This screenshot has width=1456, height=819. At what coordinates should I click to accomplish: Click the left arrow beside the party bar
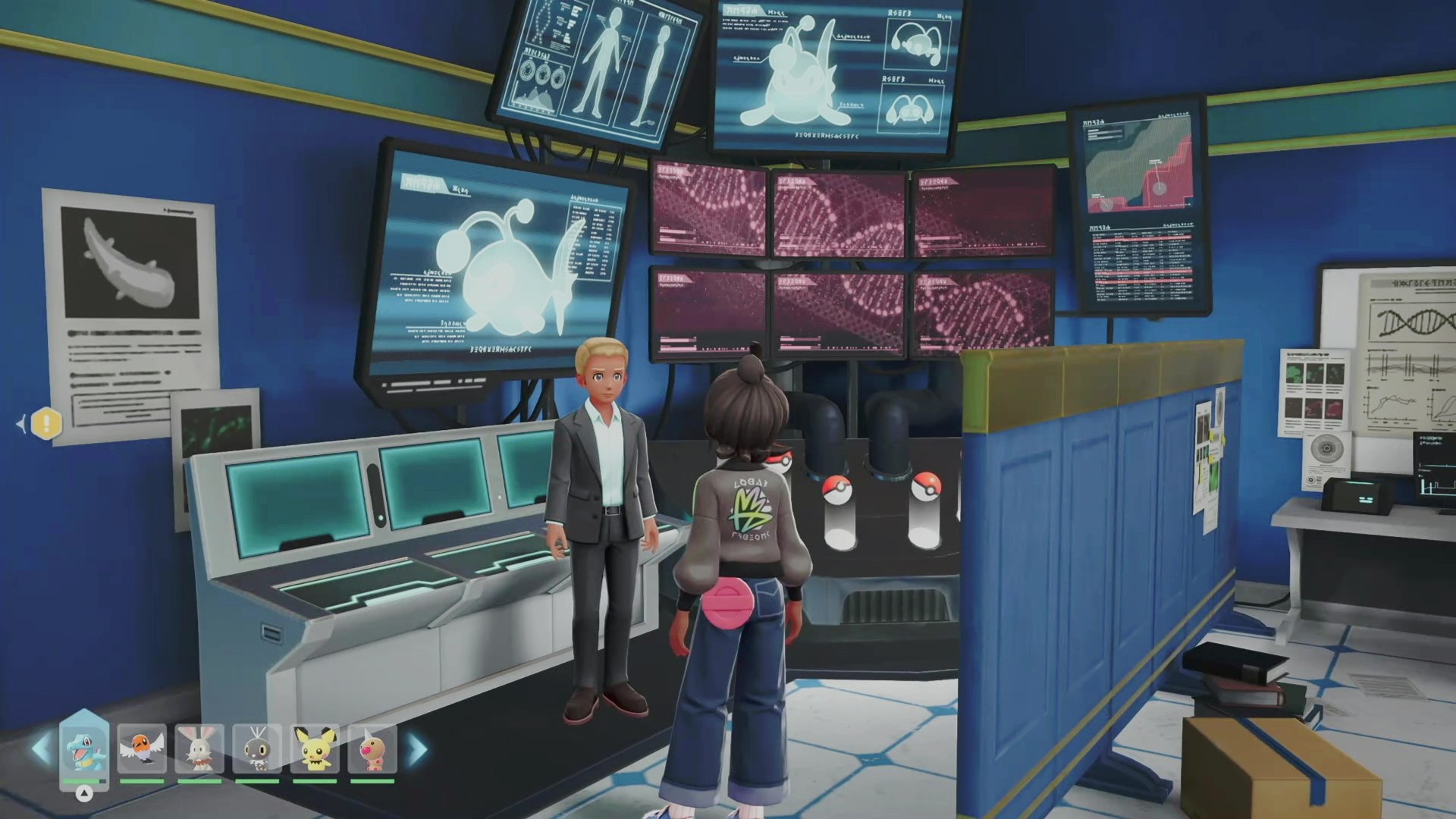click(40, 749)
